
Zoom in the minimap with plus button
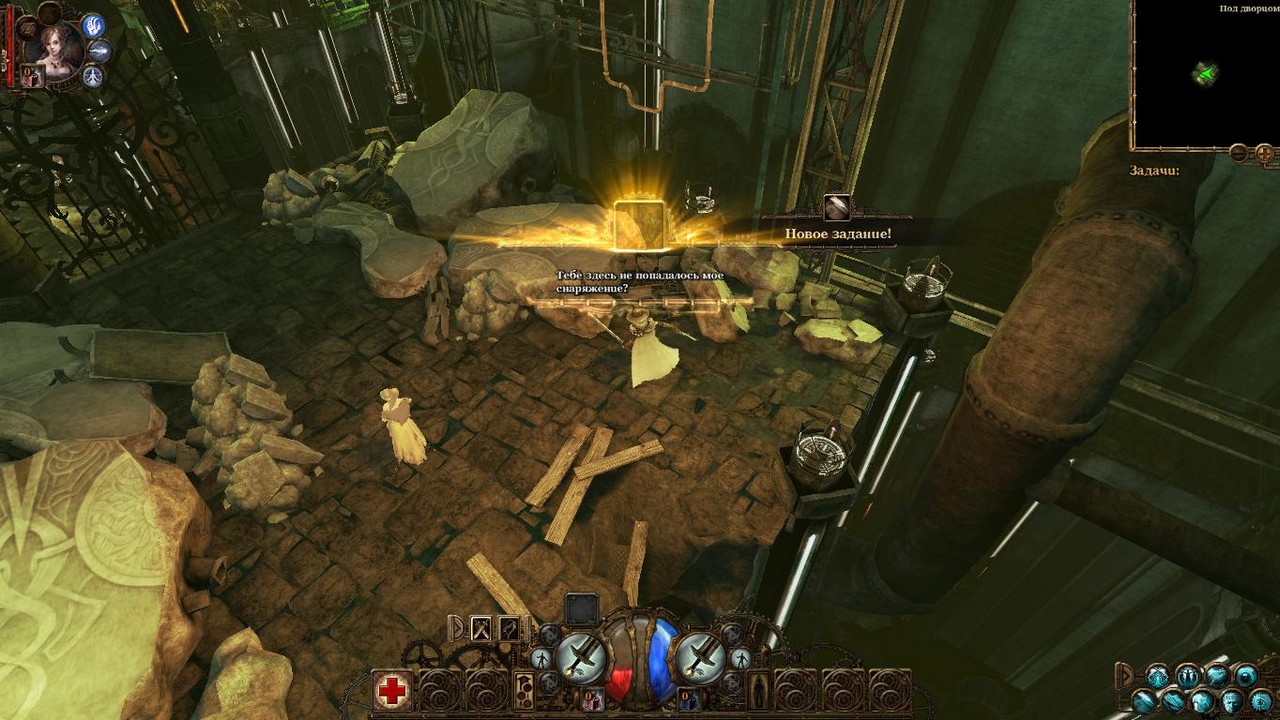pos(1264,153)
